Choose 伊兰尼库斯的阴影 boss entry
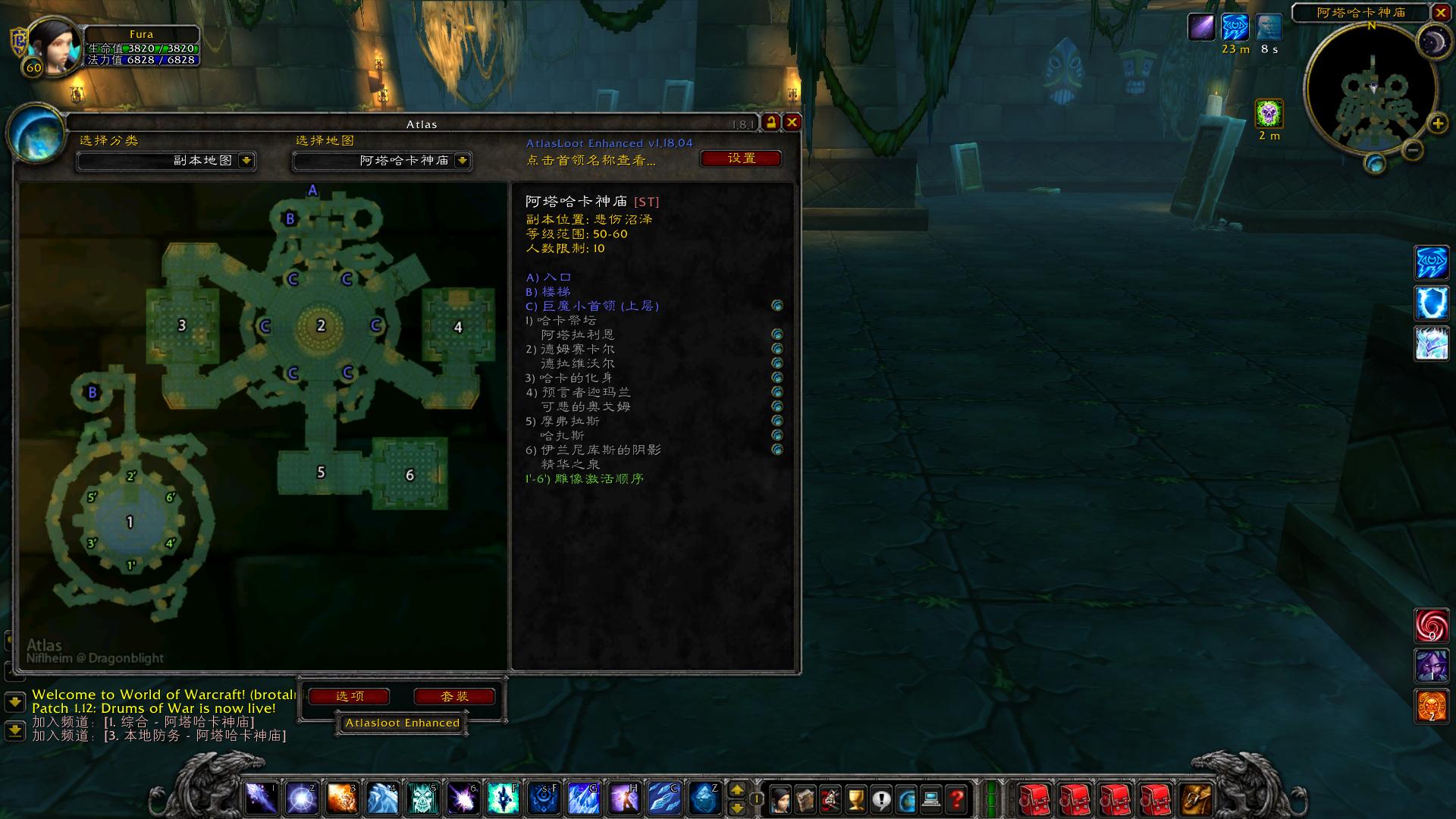Image resolution: width=1456 pixels, height=819 pixels. (600, 450)
